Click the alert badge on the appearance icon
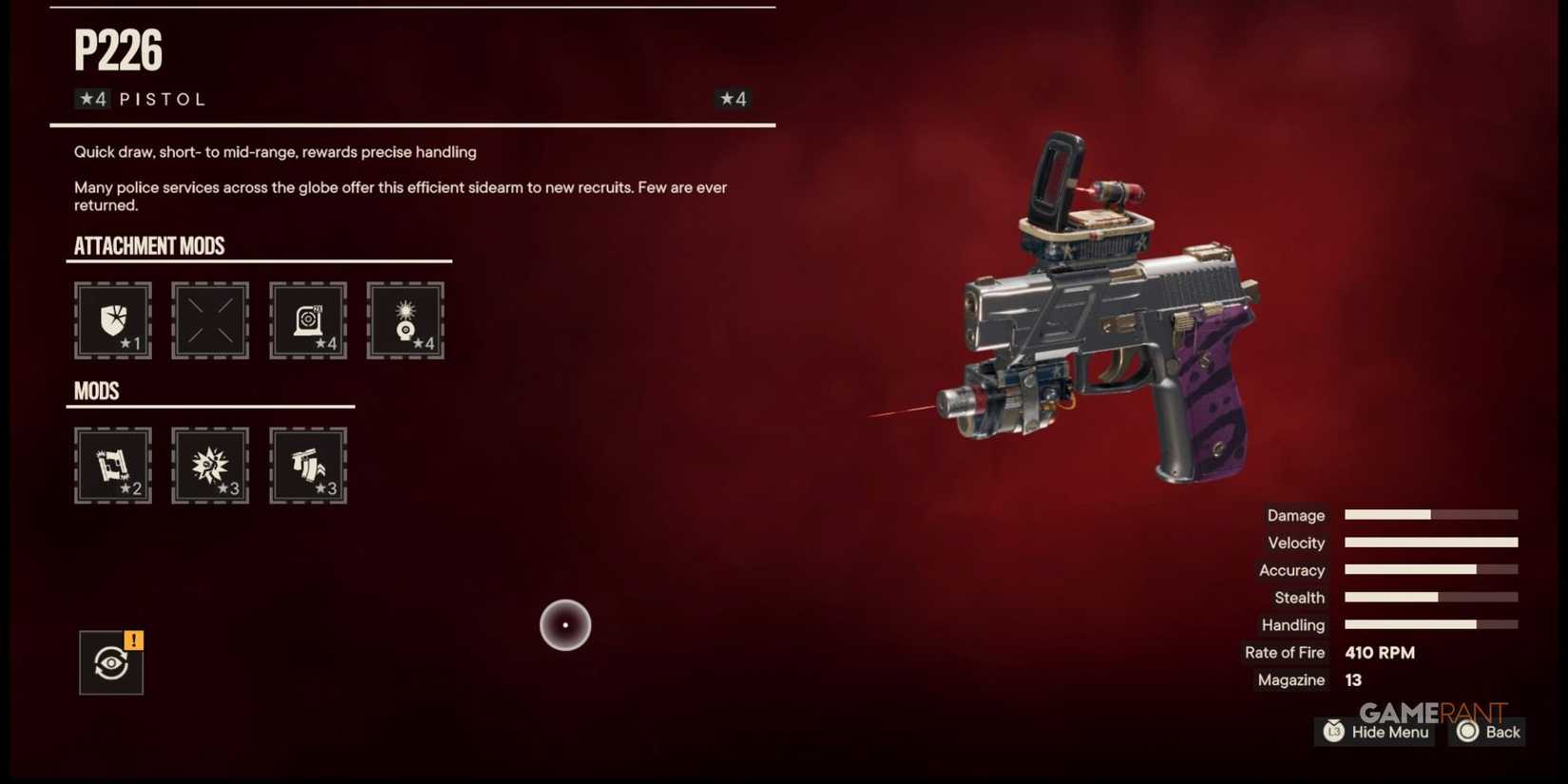Viewport: 1568px width, 784px height. (133, 641)
